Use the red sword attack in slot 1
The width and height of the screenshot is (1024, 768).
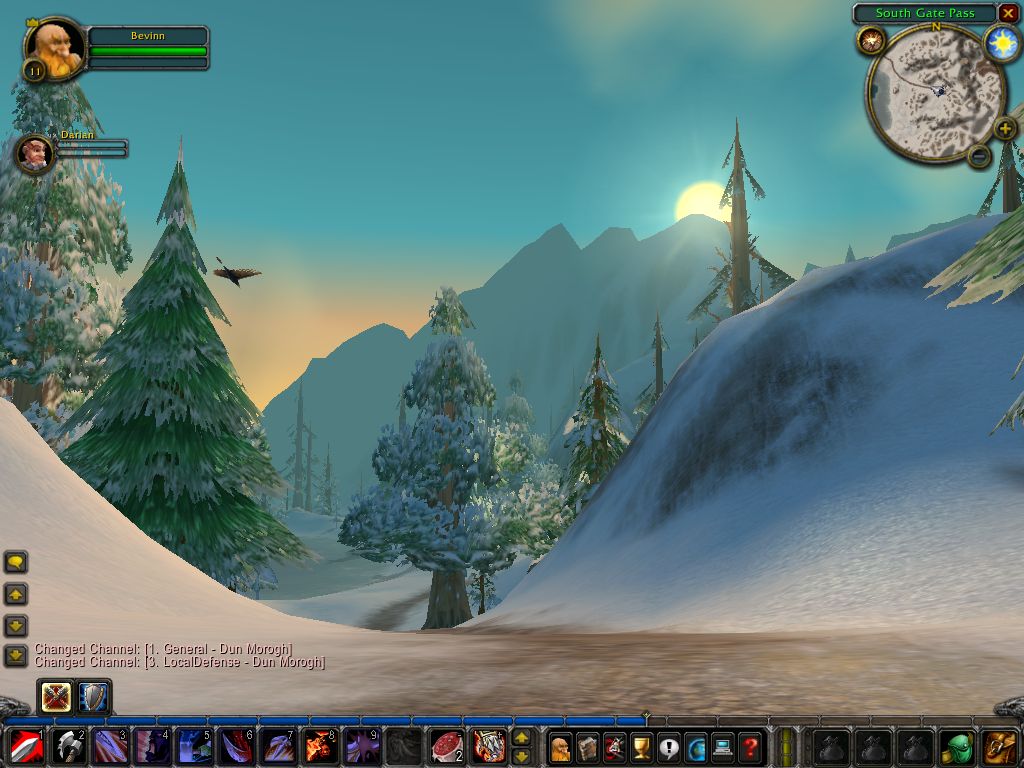[x=24, y=746]
